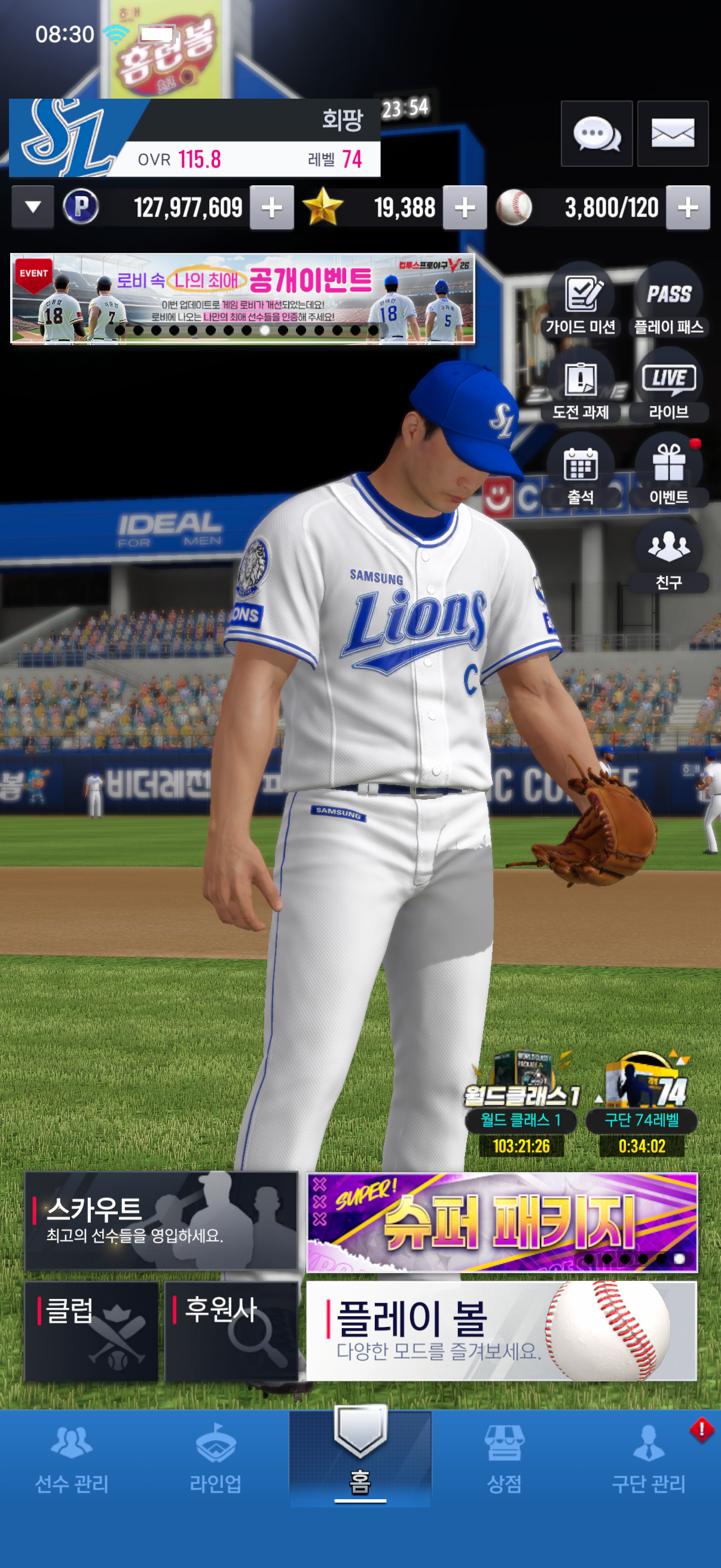
Task: Open the 라이브 live menu
Action: (x=668, y=386)
